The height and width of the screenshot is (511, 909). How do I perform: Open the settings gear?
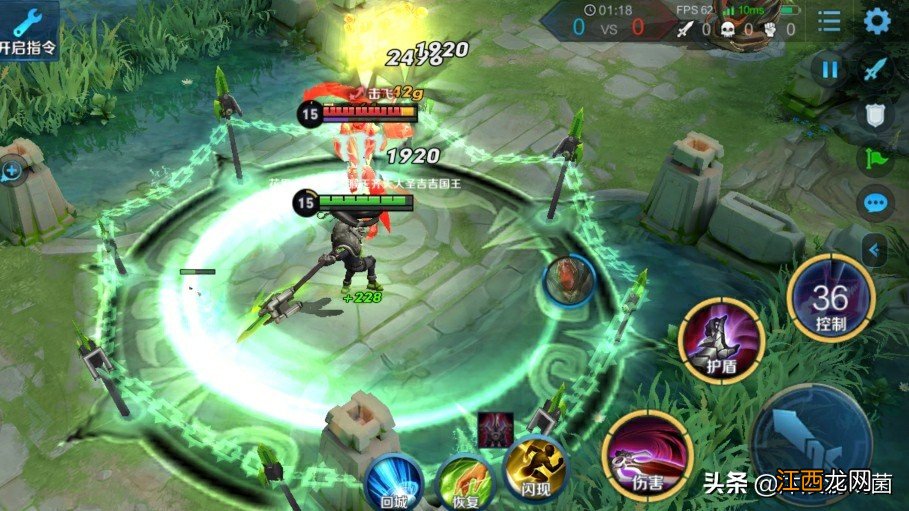tap(877, 21)
